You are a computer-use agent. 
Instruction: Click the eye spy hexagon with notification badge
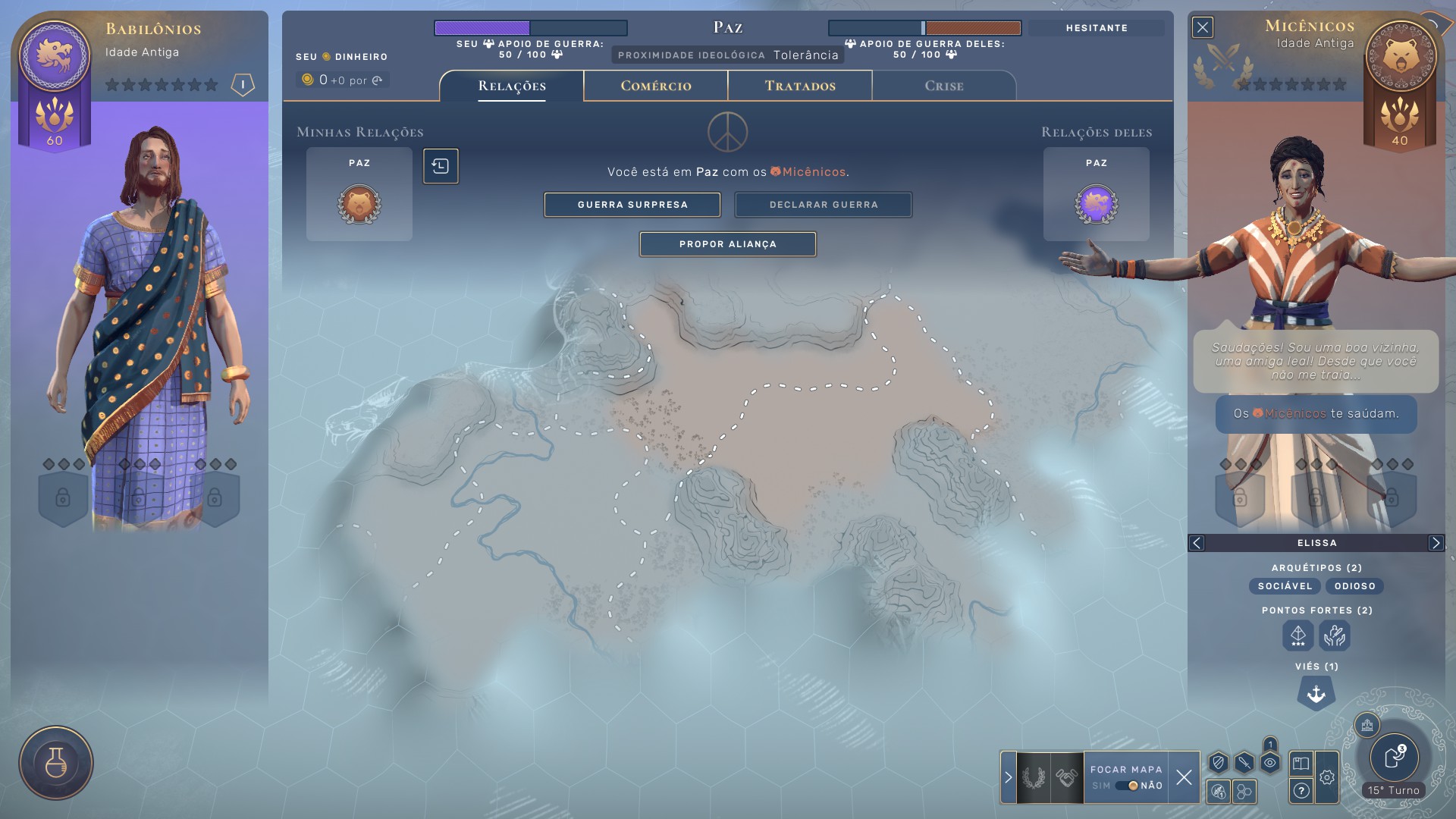point(1270,764)
